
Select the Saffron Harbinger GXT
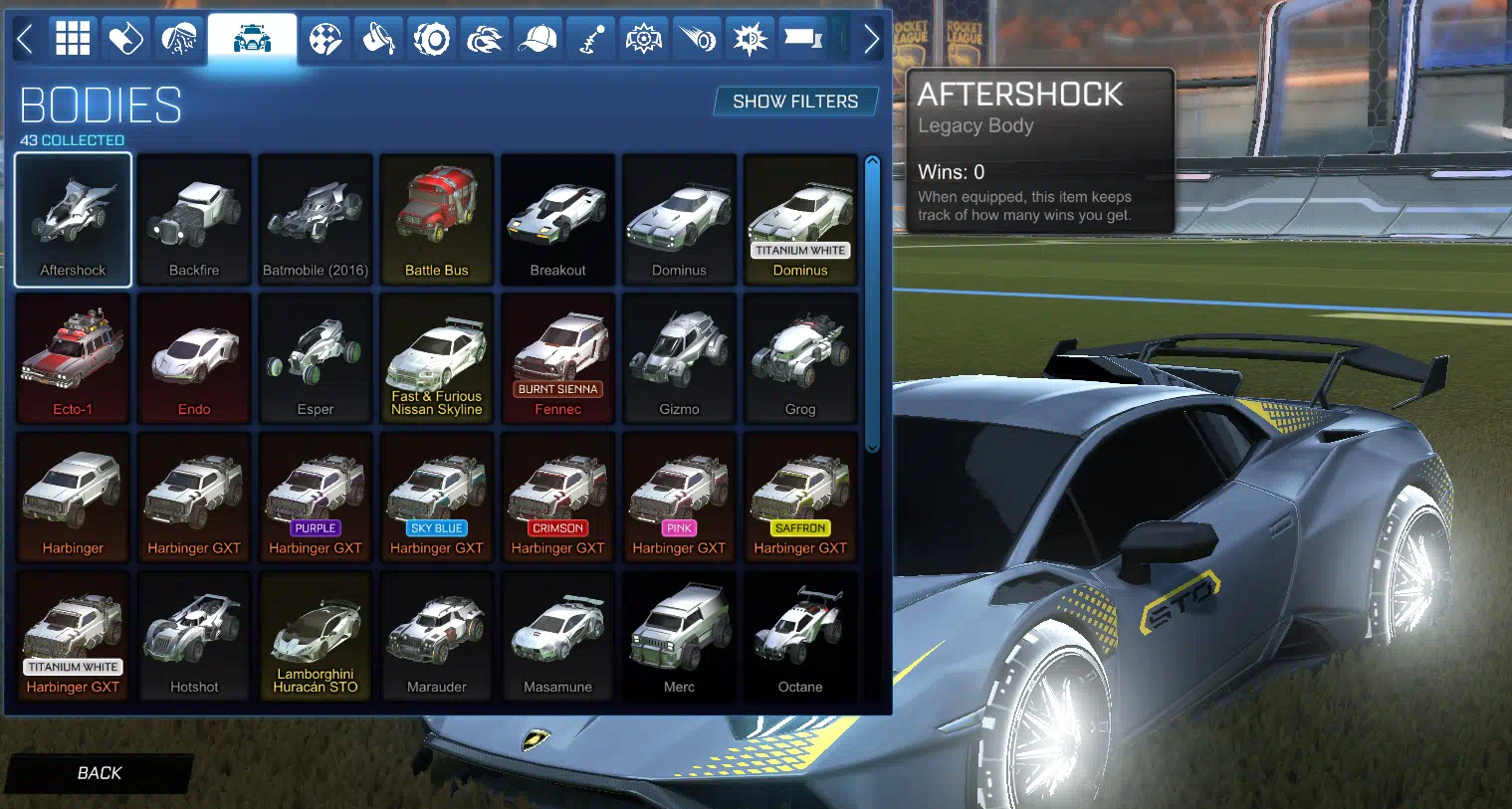[x=800, y=498]
